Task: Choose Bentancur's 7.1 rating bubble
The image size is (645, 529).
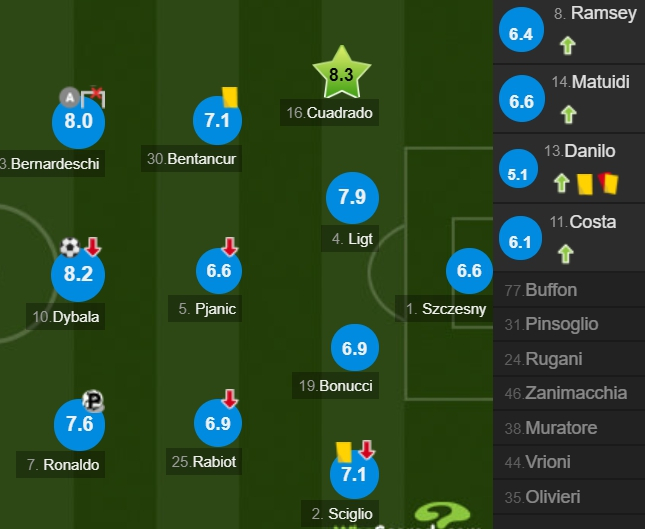Action: click(x=218, y=122)
